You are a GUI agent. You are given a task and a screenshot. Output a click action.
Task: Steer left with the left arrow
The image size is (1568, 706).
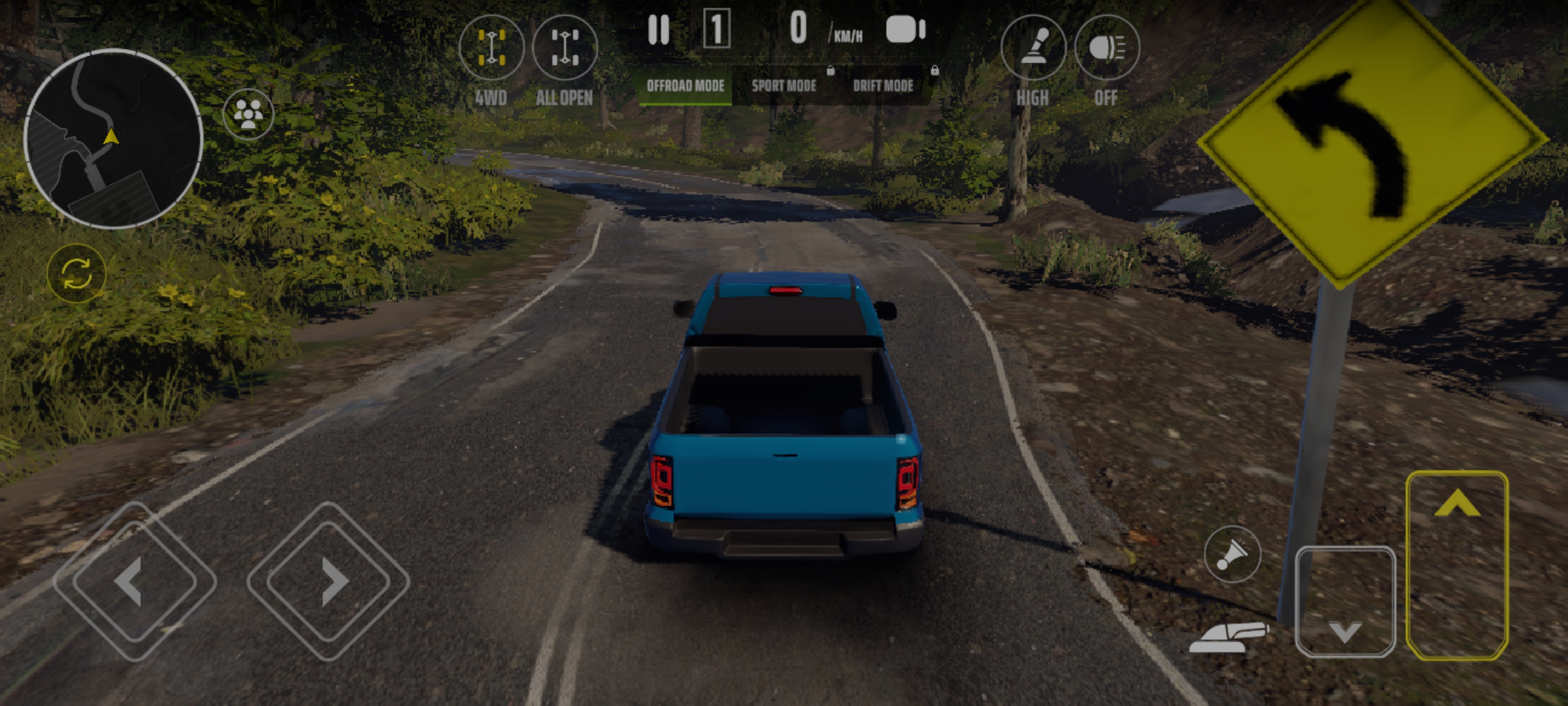tap(135, 581)
